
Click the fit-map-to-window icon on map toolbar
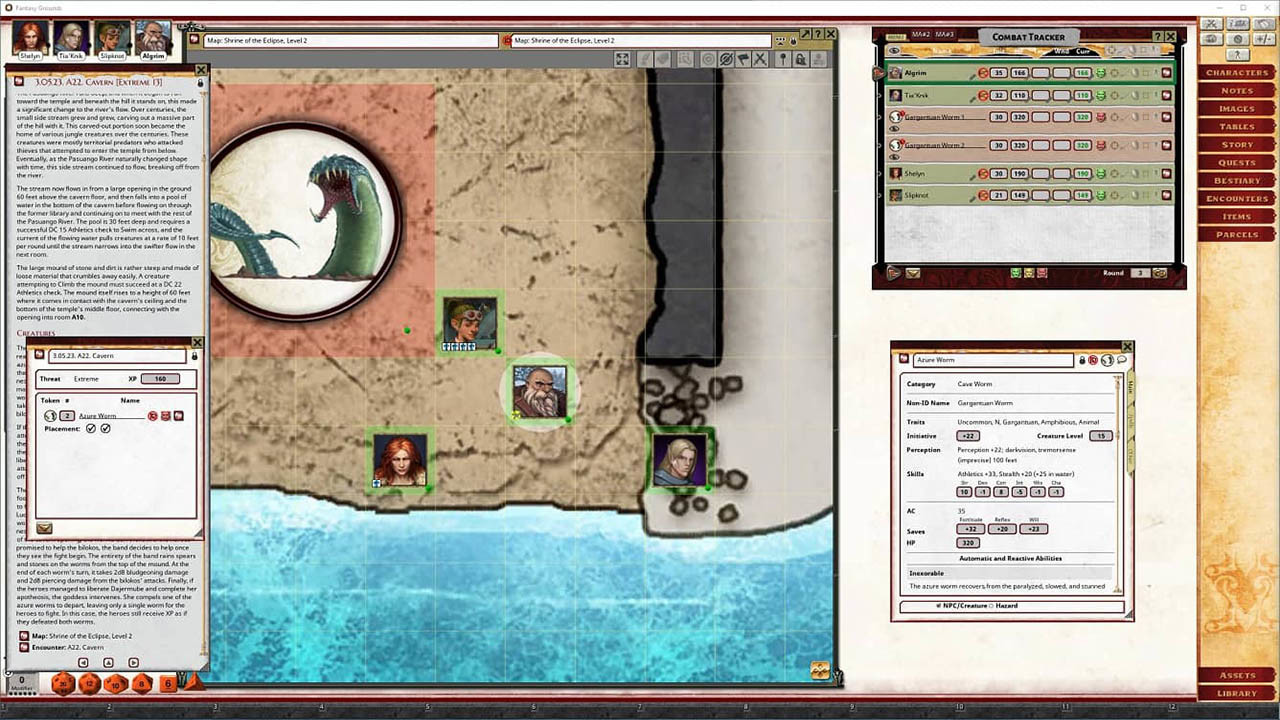(621, 59)
